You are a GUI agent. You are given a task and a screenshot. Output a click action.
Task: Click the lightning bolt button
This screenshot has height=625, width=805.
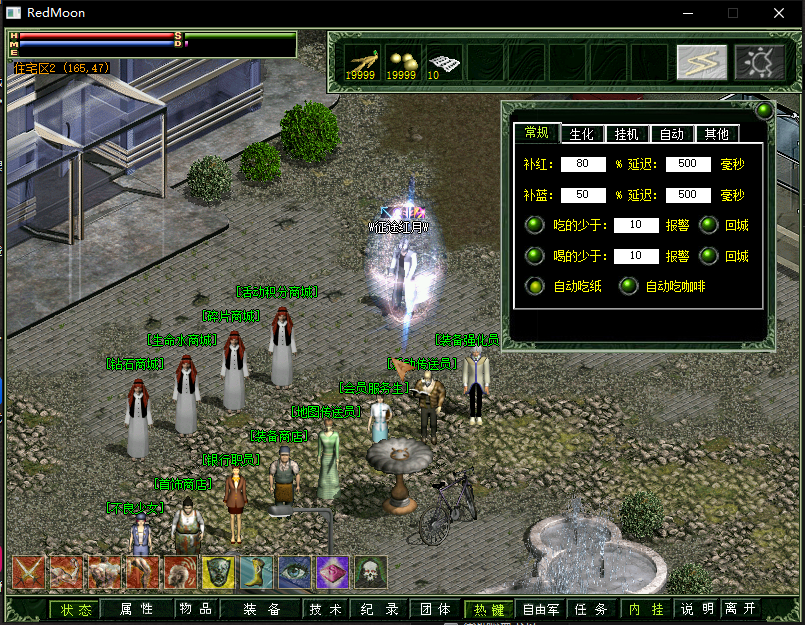click(701, 62)
